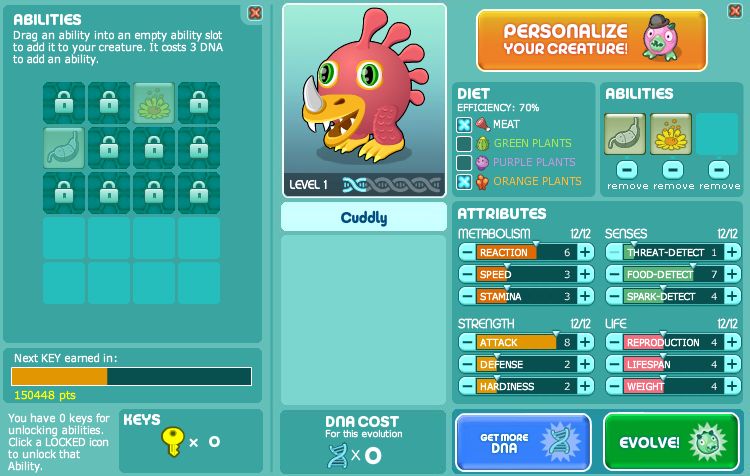Select the unlocked flower ability in grid
Viewport: 750px width, 476px height.
154,102
